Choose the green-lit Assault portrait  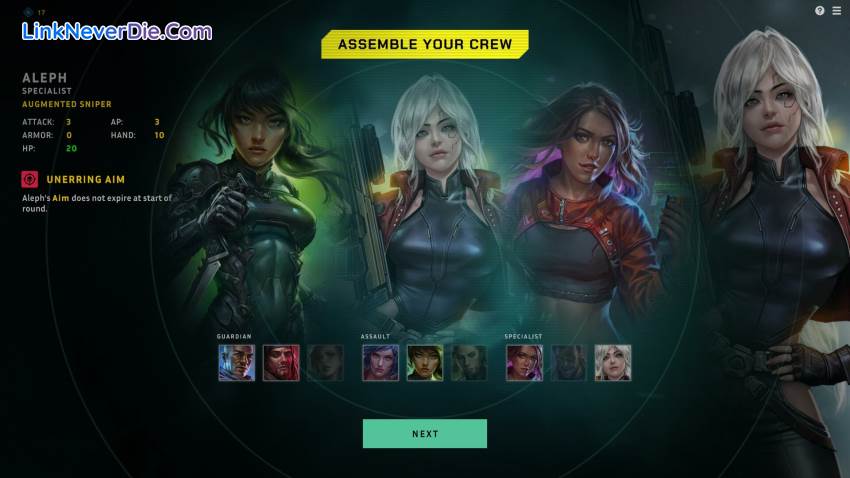click(424, 363)
